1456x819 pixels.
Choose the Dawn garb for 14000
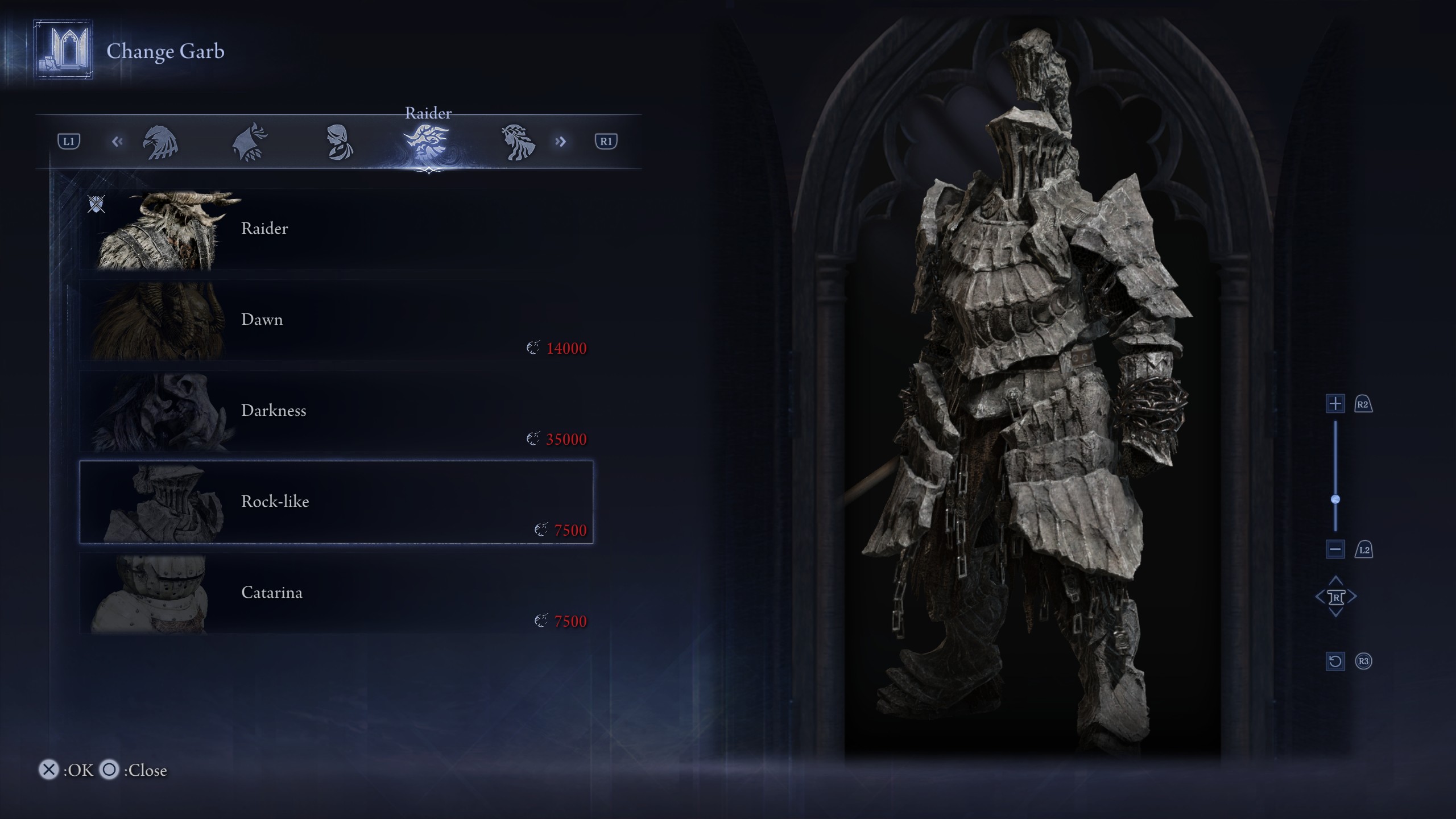click(336, 320)
